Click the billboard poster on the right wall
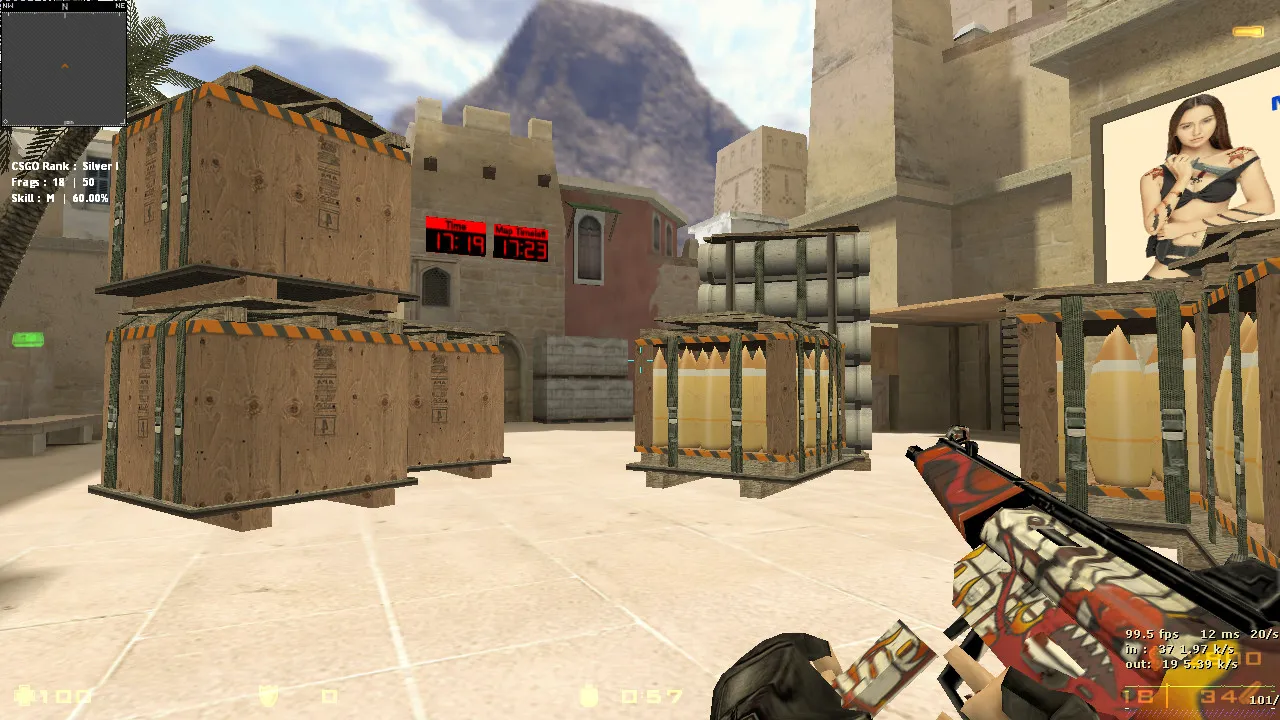 tap(1190, 180)
